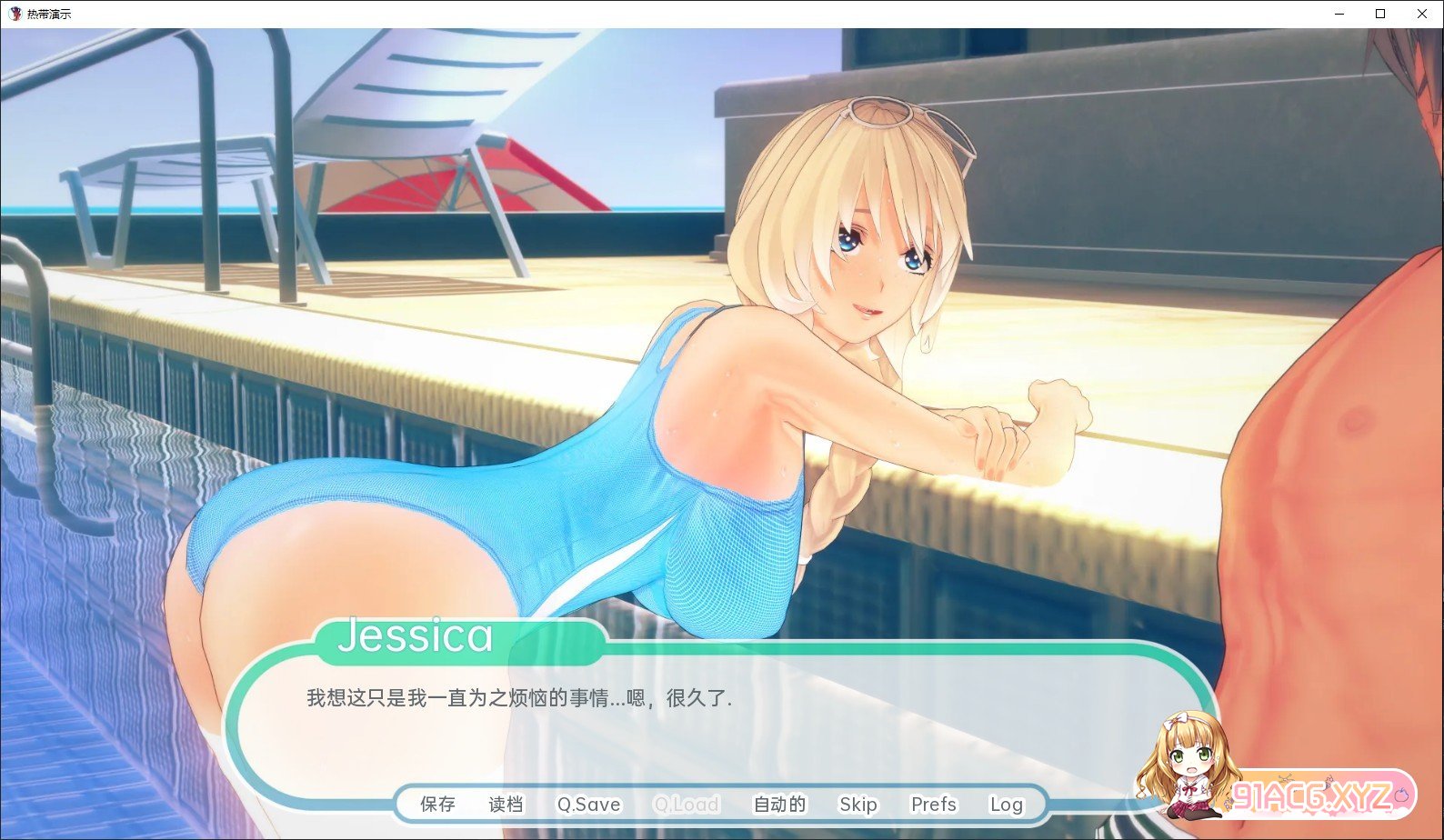
Task: Show the dialogue Log
Action: tap(1006, 805)
